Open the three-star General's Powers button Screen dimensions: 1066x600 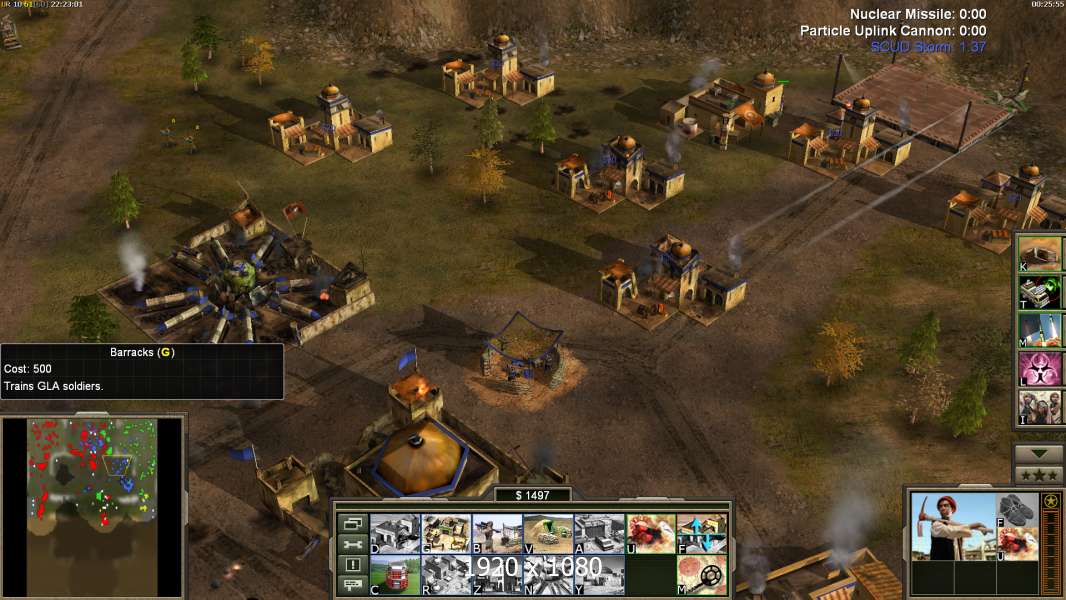pos(1039,475)
